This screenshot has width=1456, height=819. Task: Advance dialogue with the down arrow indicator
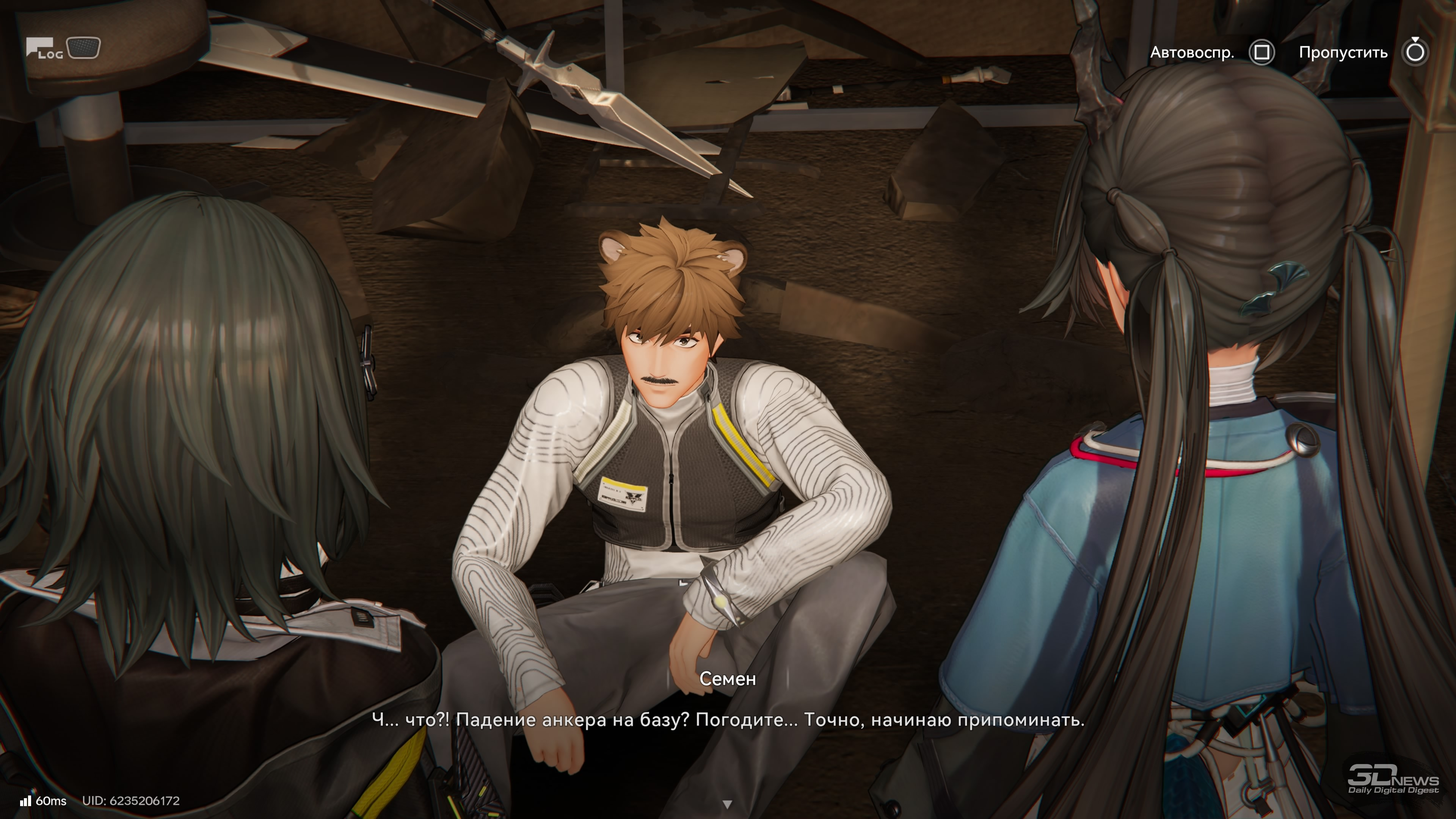click(728, 804)
